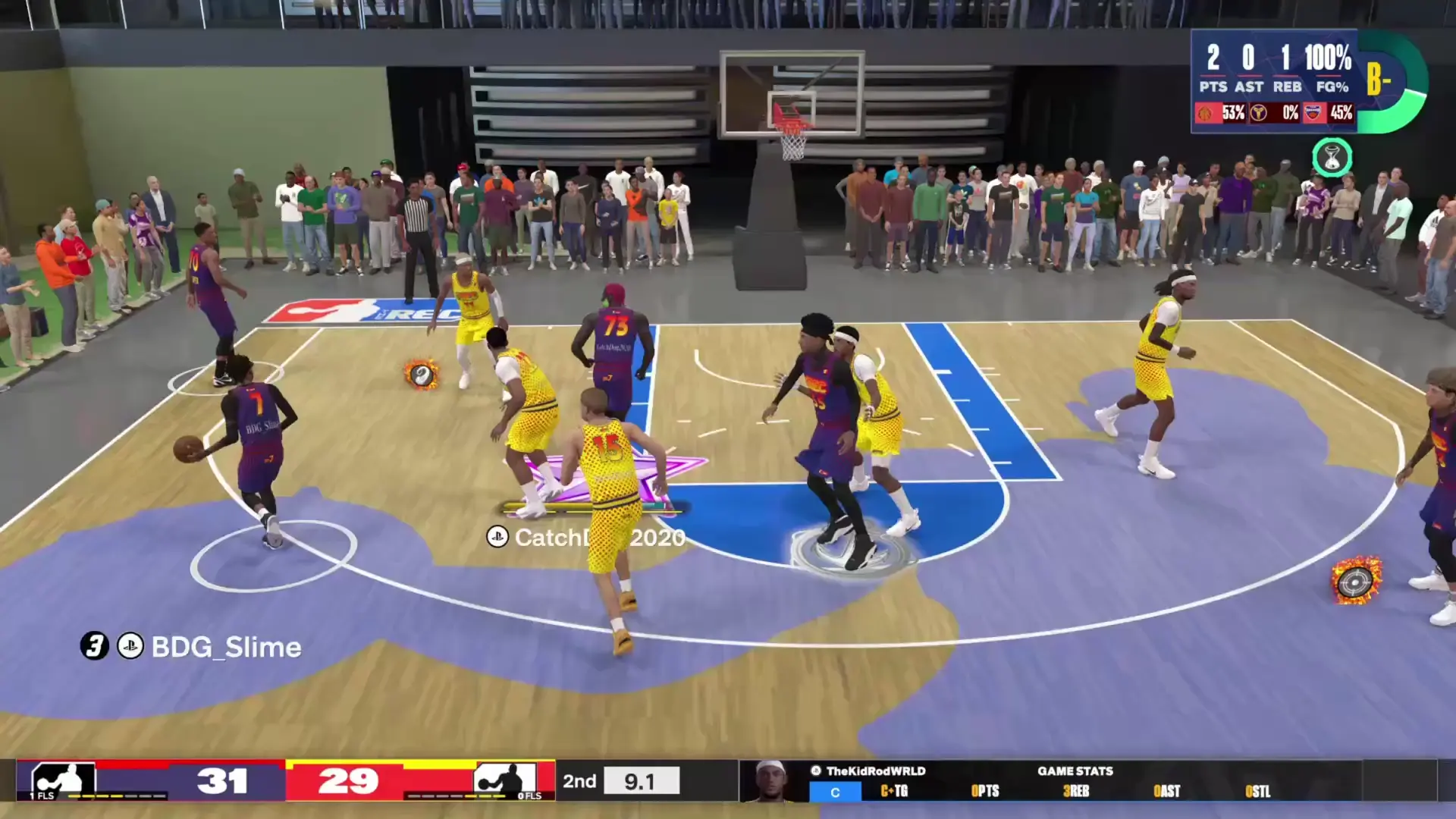
Task: Click the team crest icon beside 45%
Action: [1312, 111]
